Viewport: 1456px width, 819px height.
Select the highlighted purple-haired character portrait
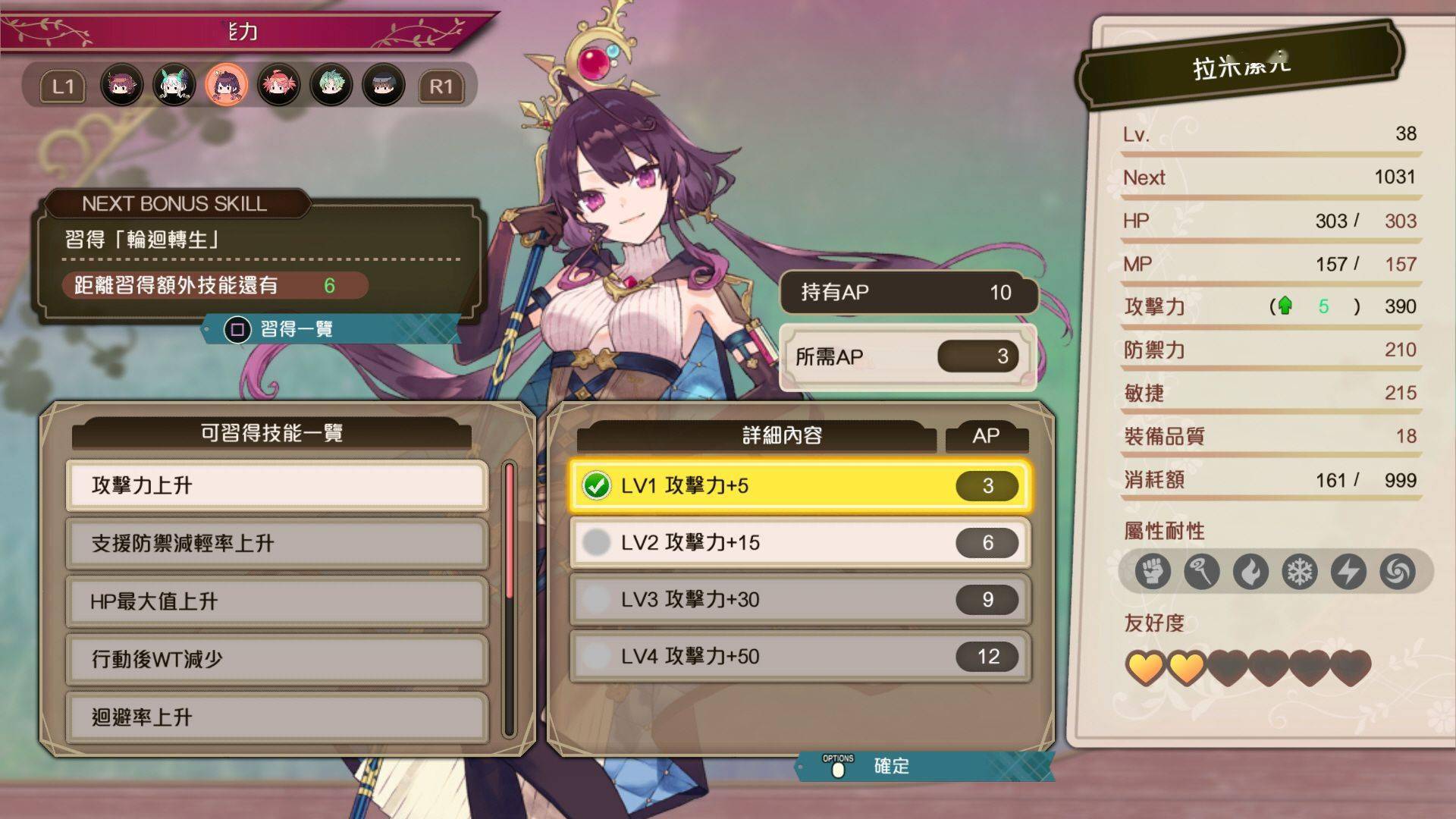226,85
